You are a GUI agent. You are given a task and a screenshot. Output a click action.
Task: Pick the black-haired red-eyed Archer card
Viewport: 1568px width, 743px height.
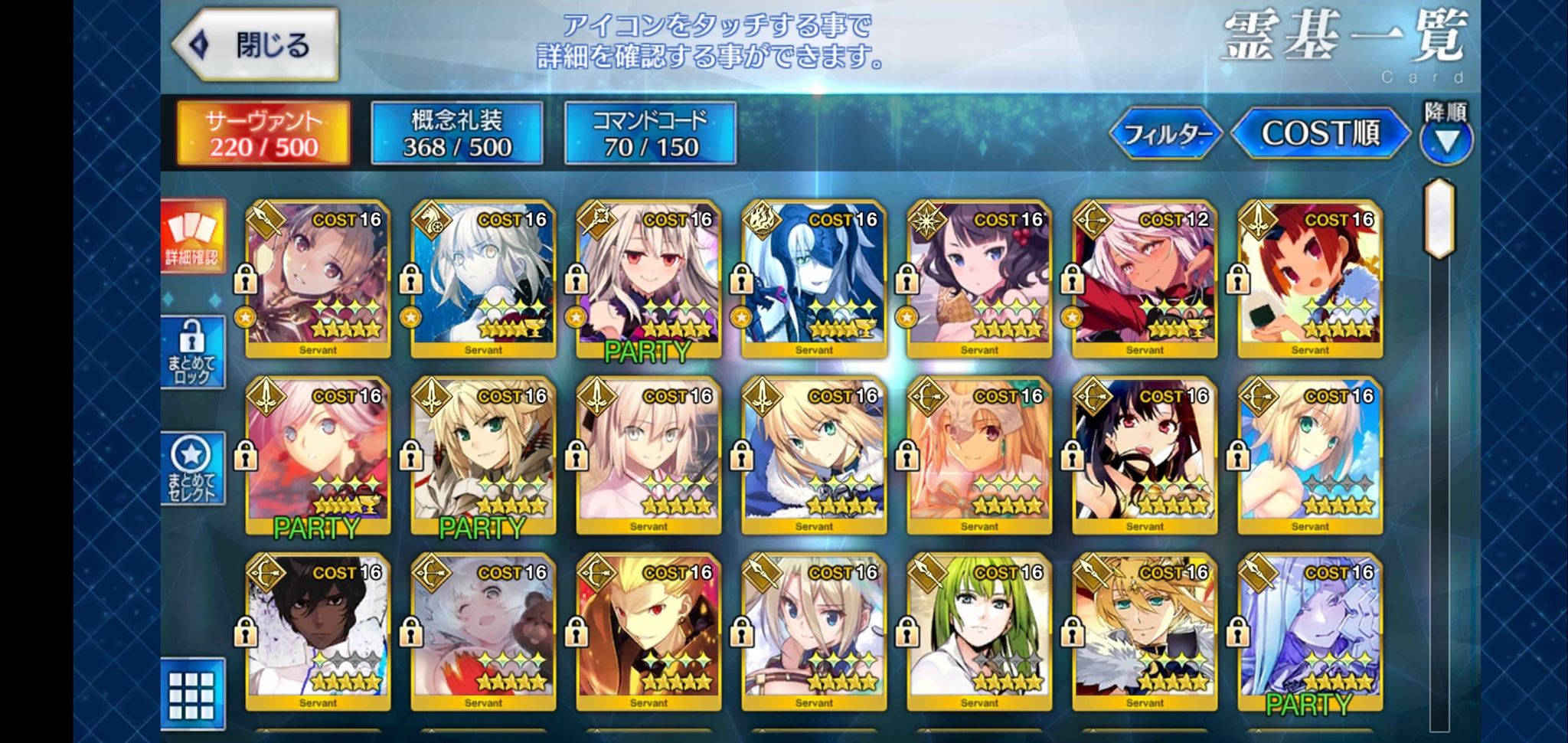1145,456
